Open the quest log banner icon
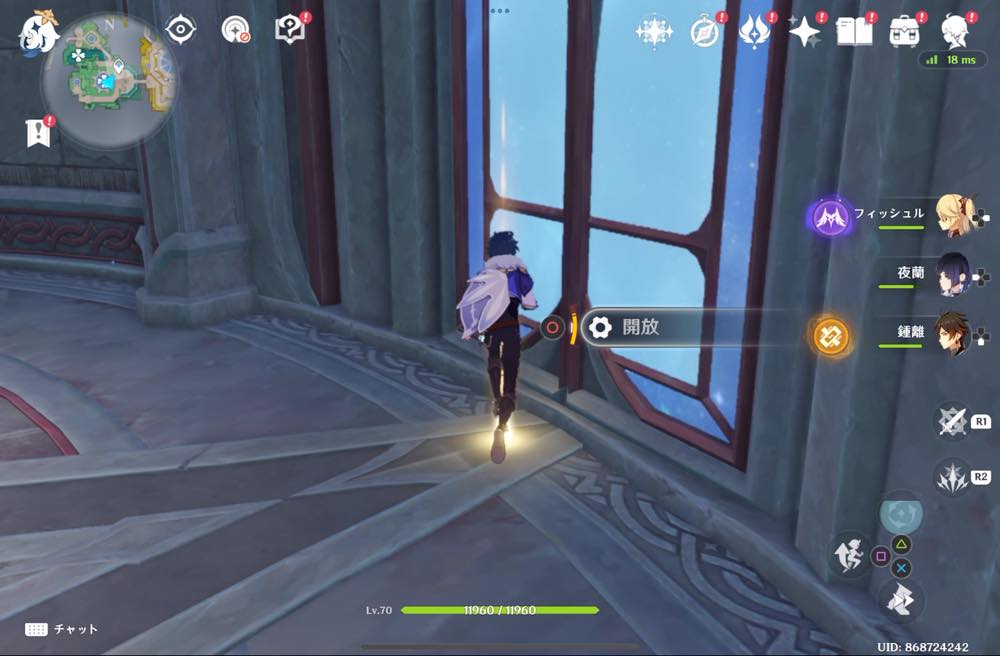Viewport: 1000px width, 656px height. pyautogui.click(x=39, y=132)
